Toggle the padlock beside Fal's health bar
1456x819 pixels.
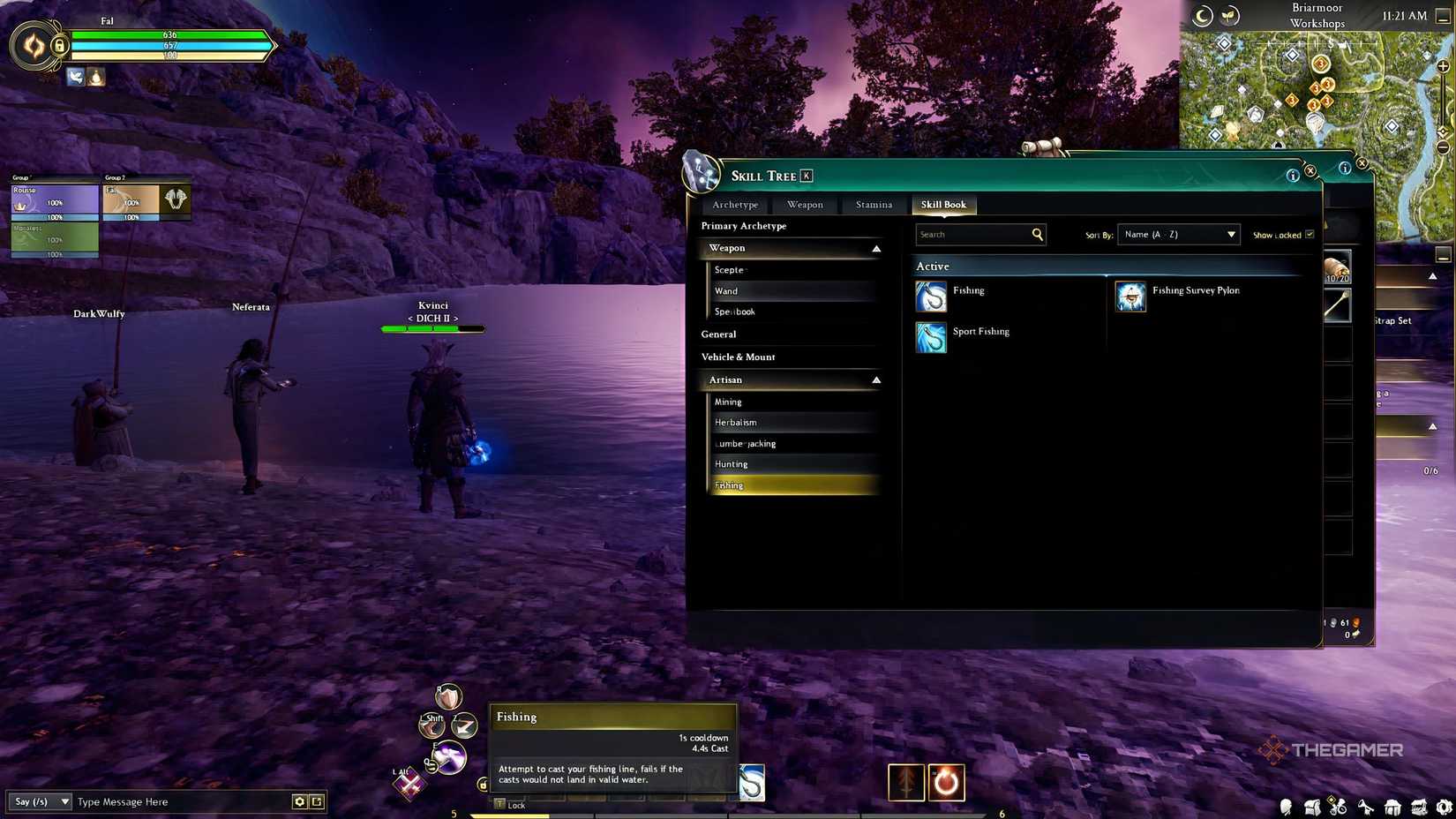tap(58, 45)
